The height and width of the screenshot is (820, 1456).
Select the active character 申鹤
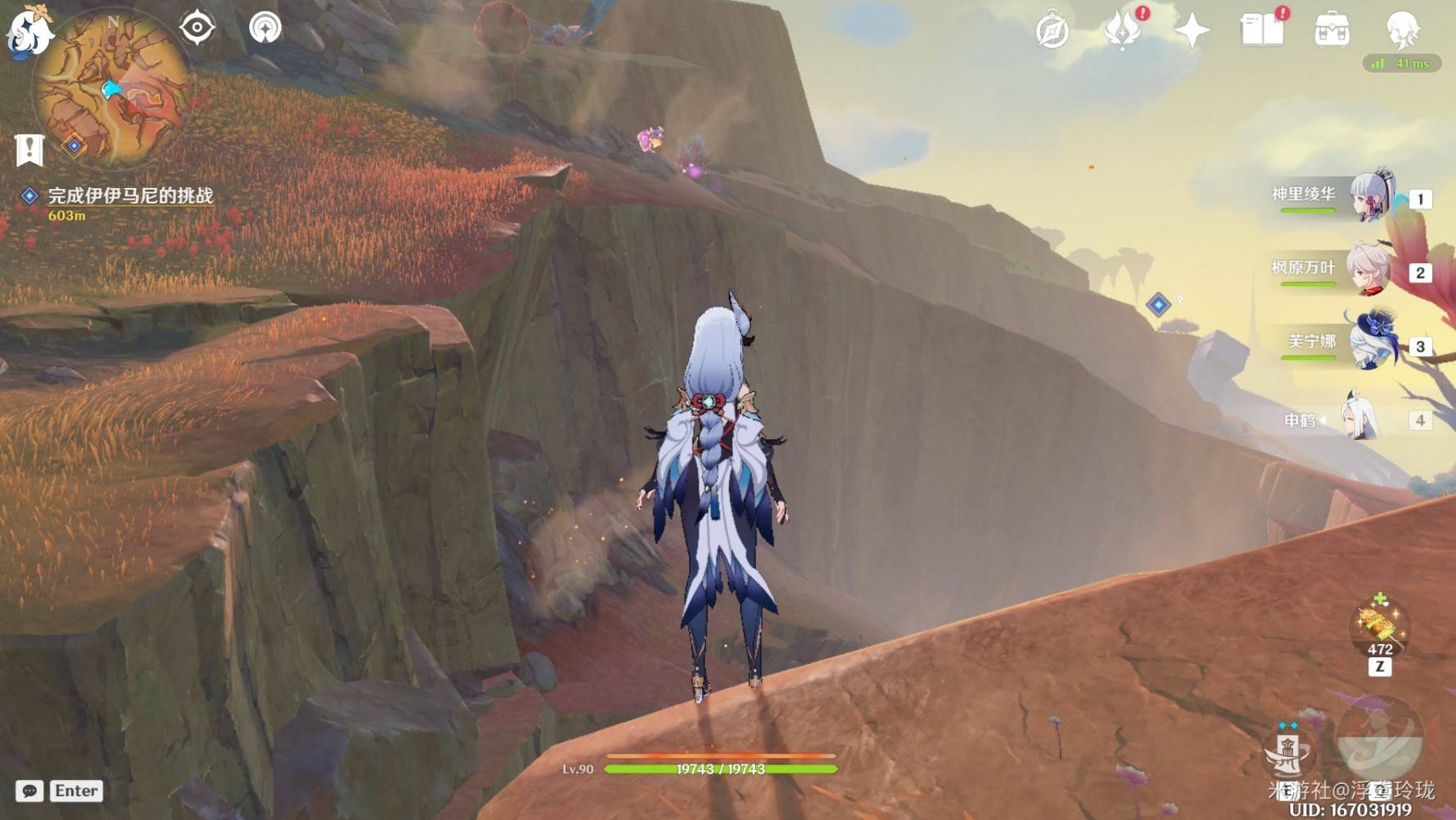[1360, 419]
